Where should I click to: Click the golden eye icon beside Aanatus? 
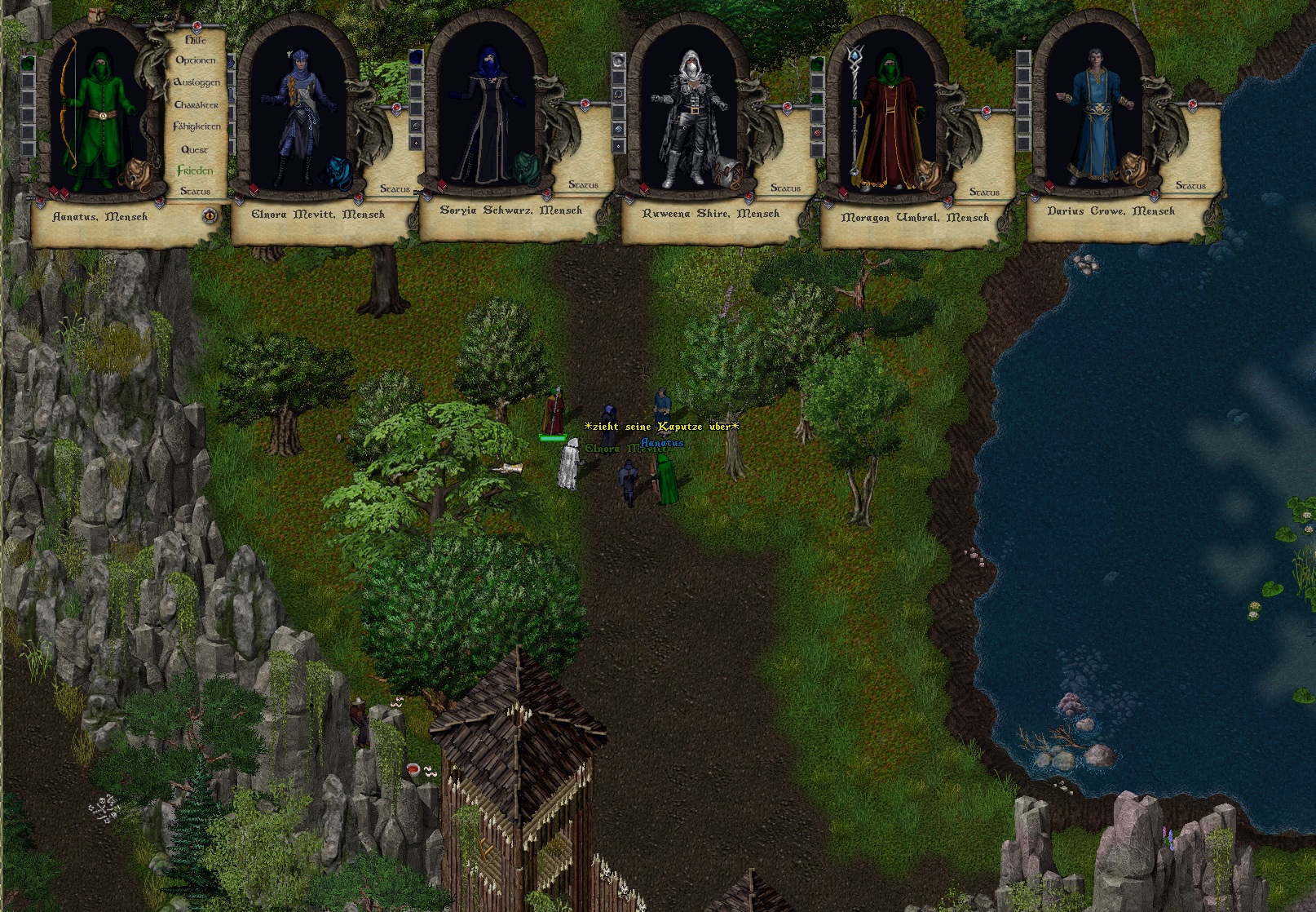pyautogui.click(x=210, y=216)
